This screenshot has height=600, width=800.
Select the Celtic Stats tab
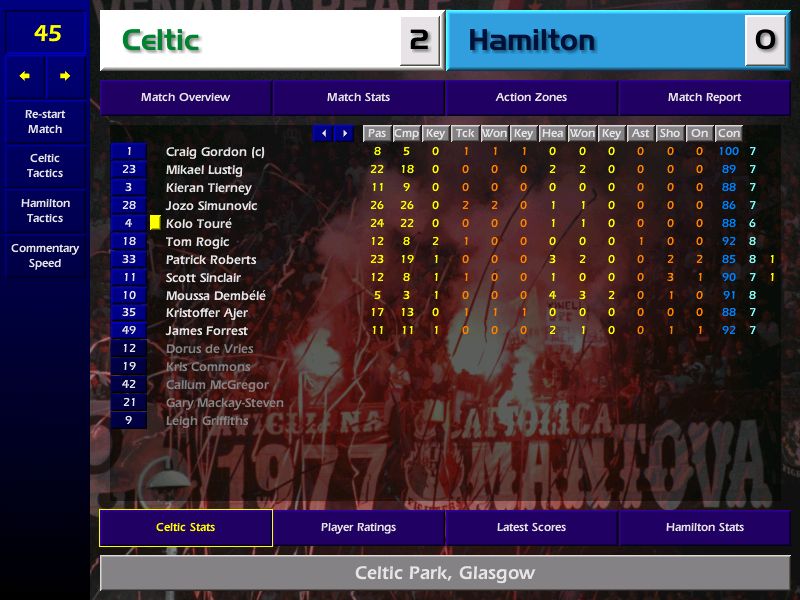[x=185, y=528]
